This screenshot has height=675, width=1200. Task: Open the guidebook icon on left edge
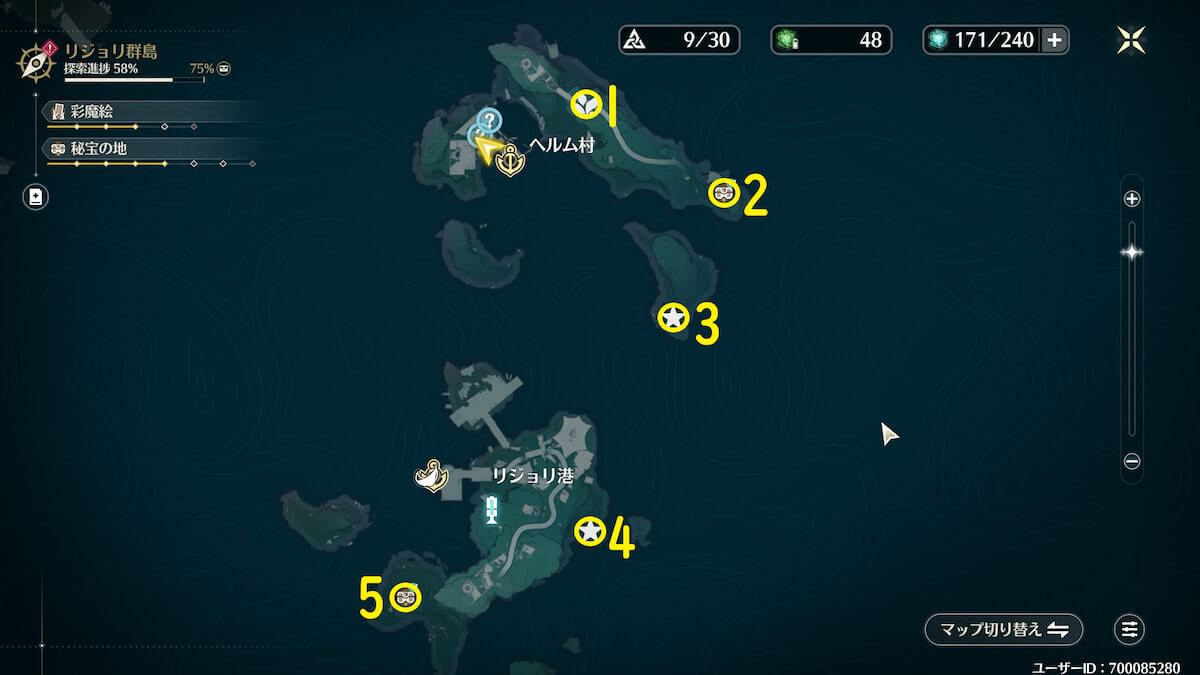click(36, 197)
